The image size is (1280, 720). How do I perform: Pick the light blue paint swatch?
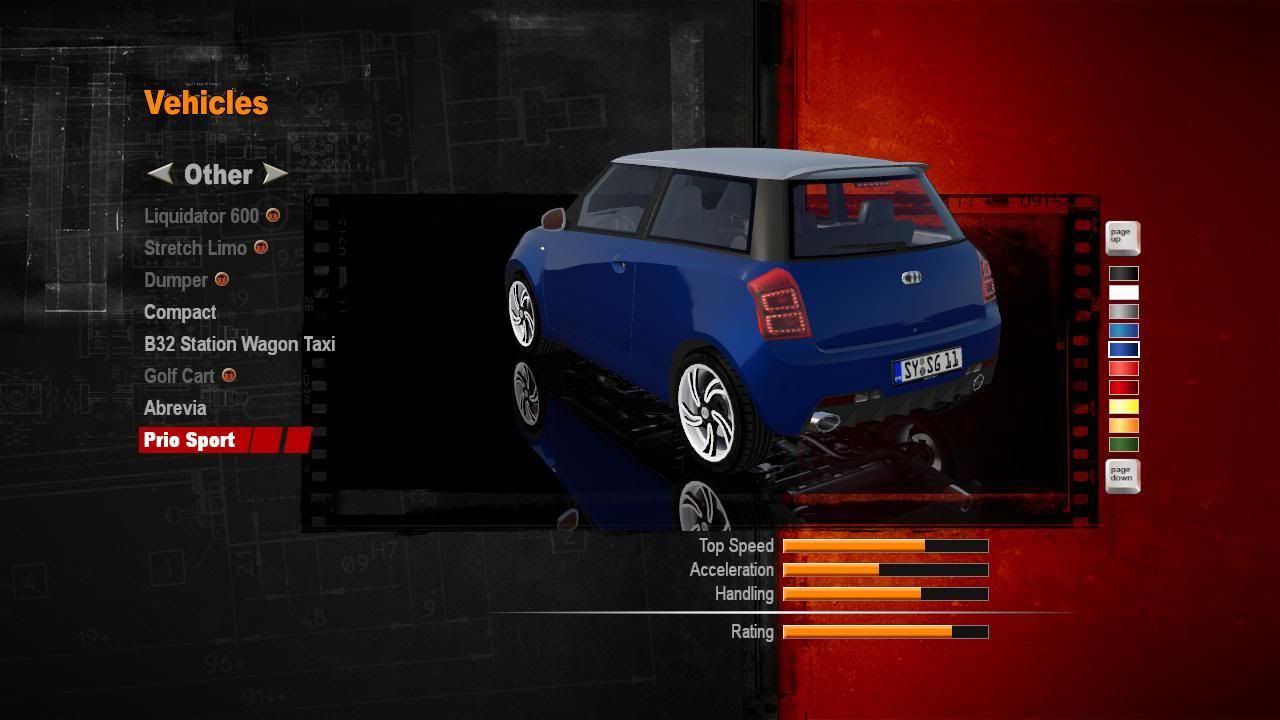click(x=1123, y=330)
